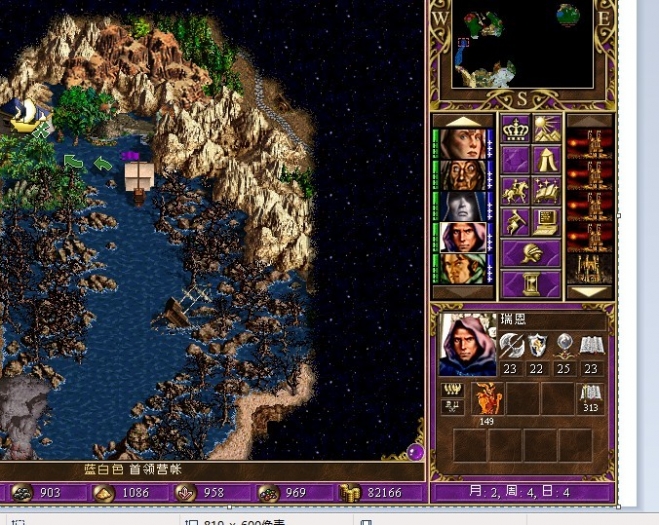
Task: Select next hero with the helmet button
Action: coord(531,253)
